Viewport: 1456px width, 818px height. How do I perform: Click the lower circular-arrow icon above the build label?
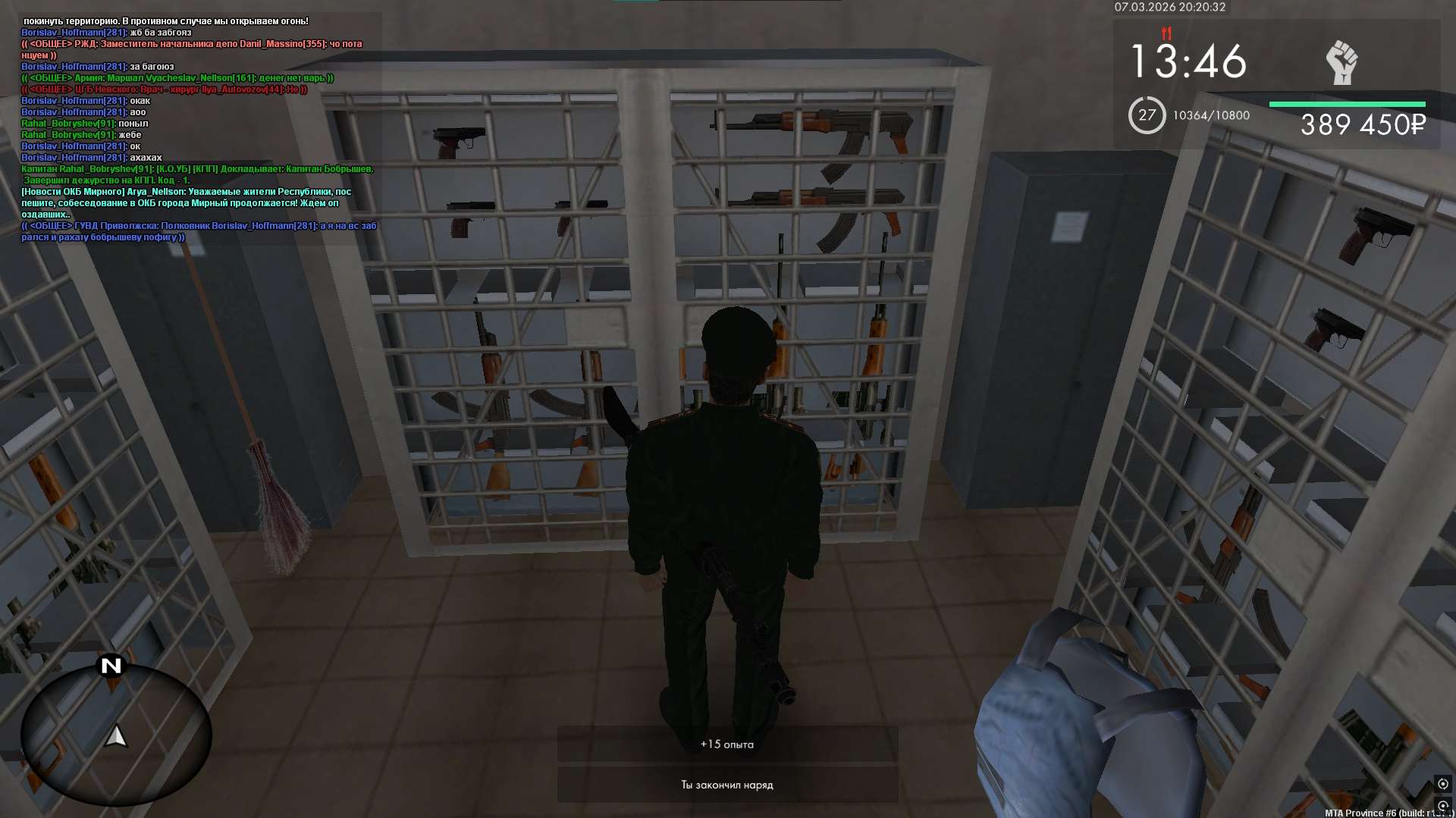click(1442, 805)
